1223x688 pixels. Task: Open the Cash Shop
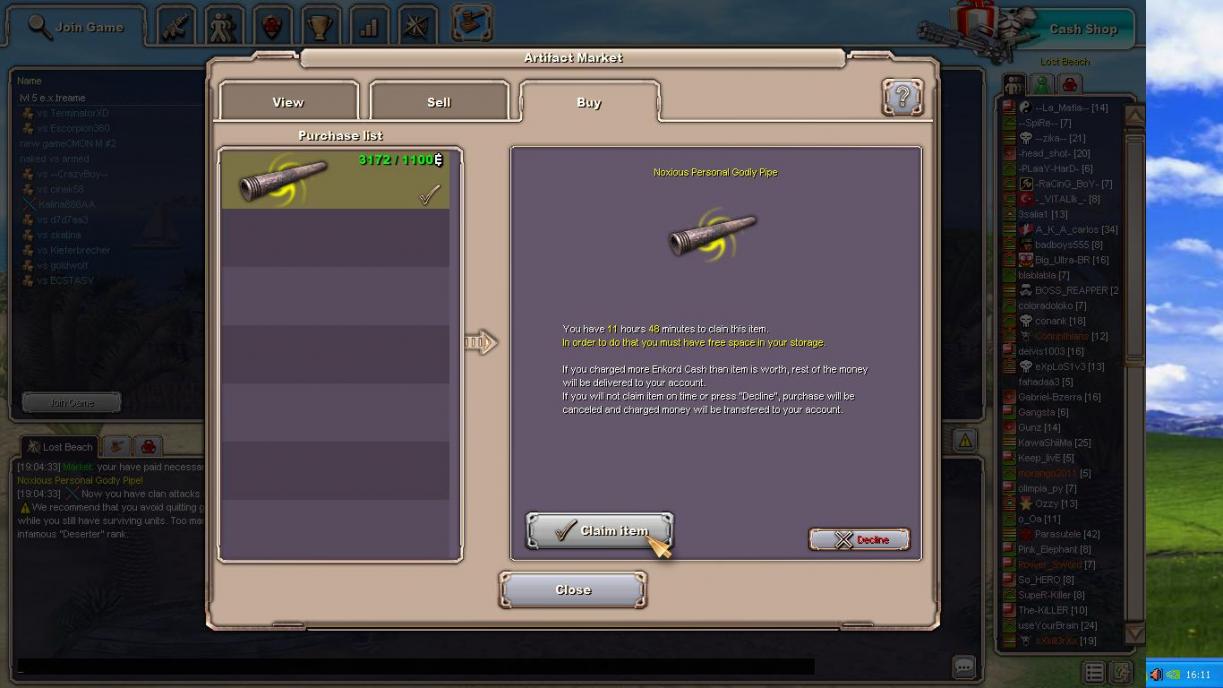[x=1082, y=29]
